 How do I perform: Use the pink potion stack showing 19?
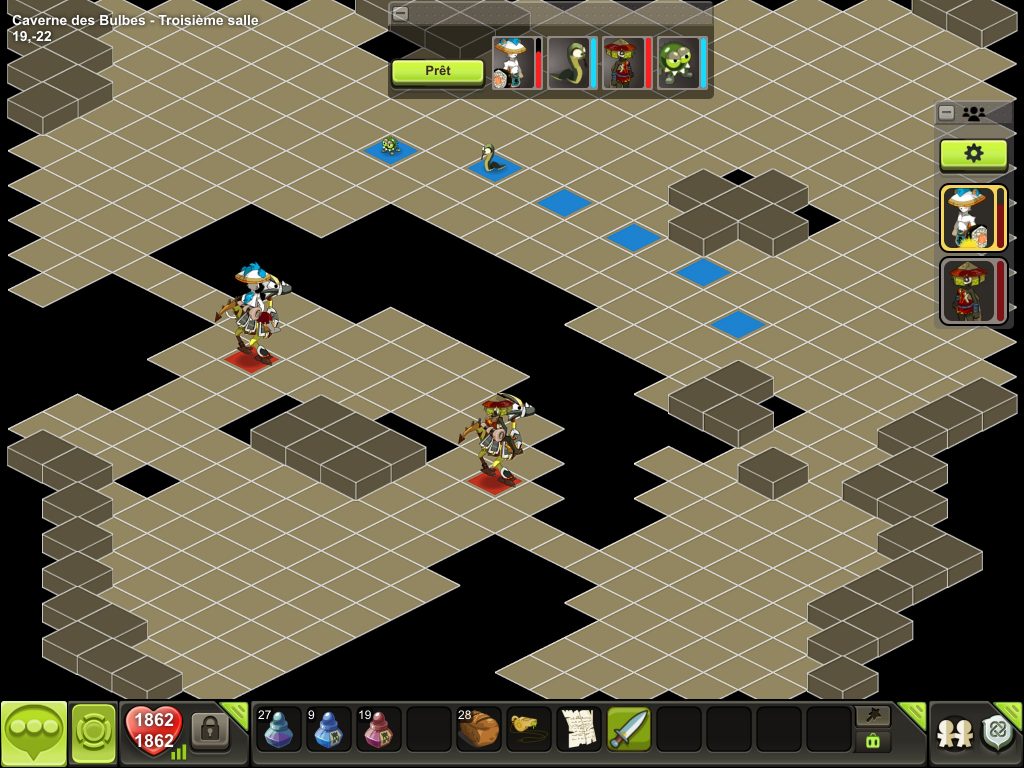(378, 730)
